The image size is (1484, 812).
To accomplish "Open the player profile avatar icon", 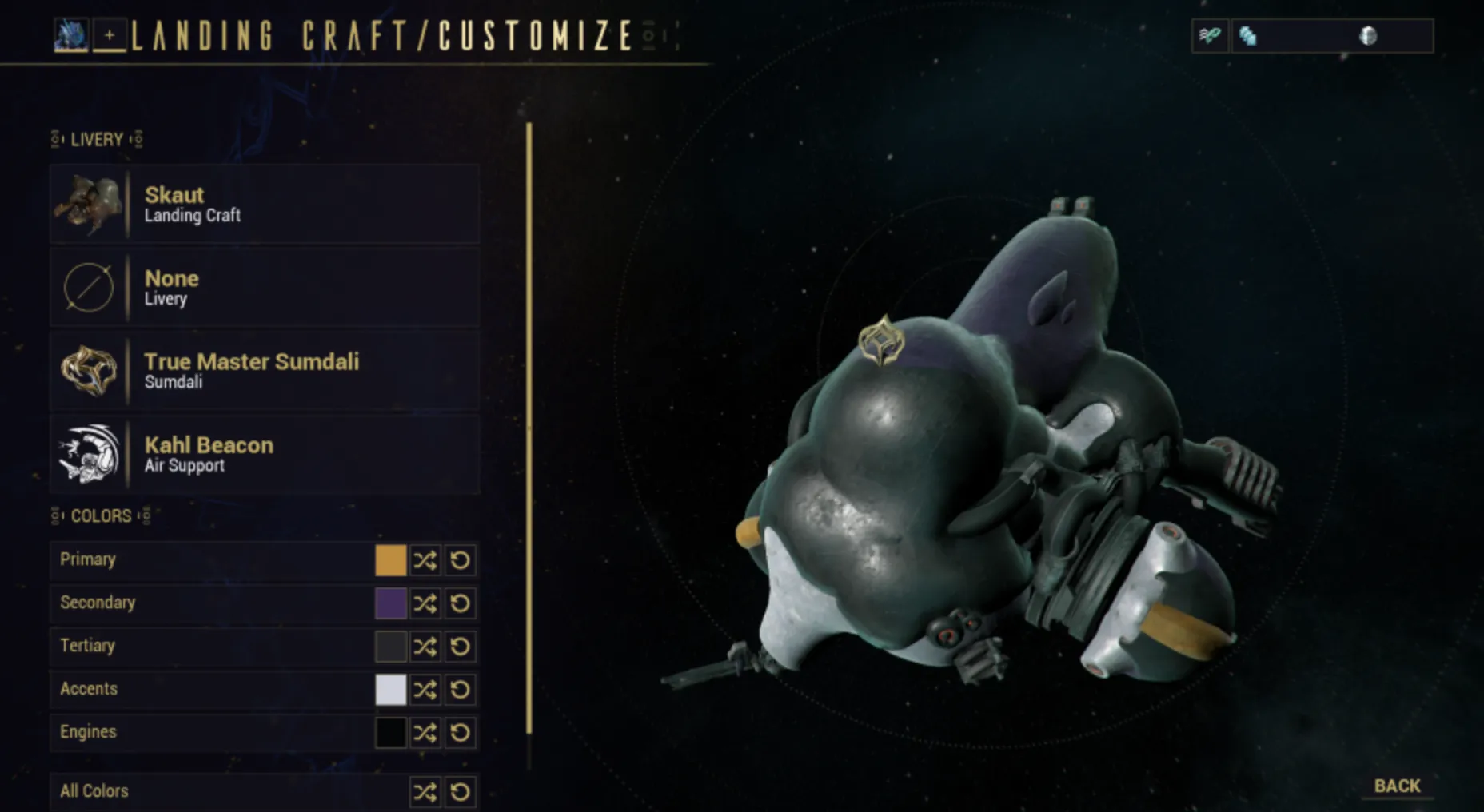I will [x=70, y=35].
